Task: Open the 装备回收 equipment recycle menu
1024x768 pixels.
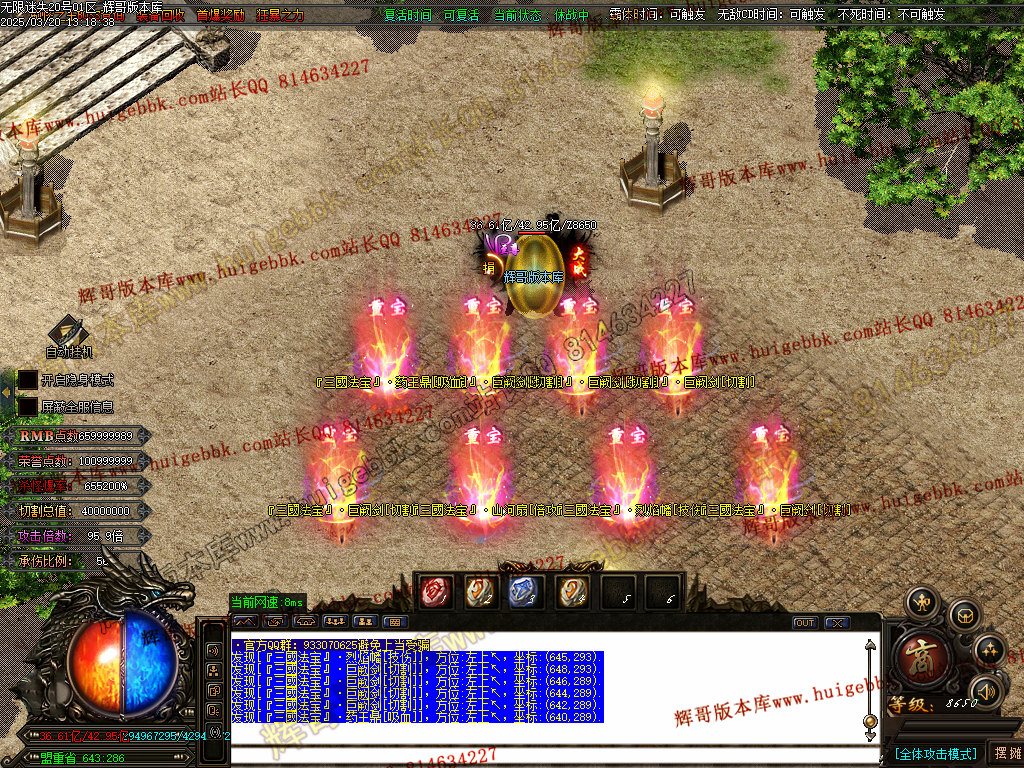Action: [x=160, y=16]
